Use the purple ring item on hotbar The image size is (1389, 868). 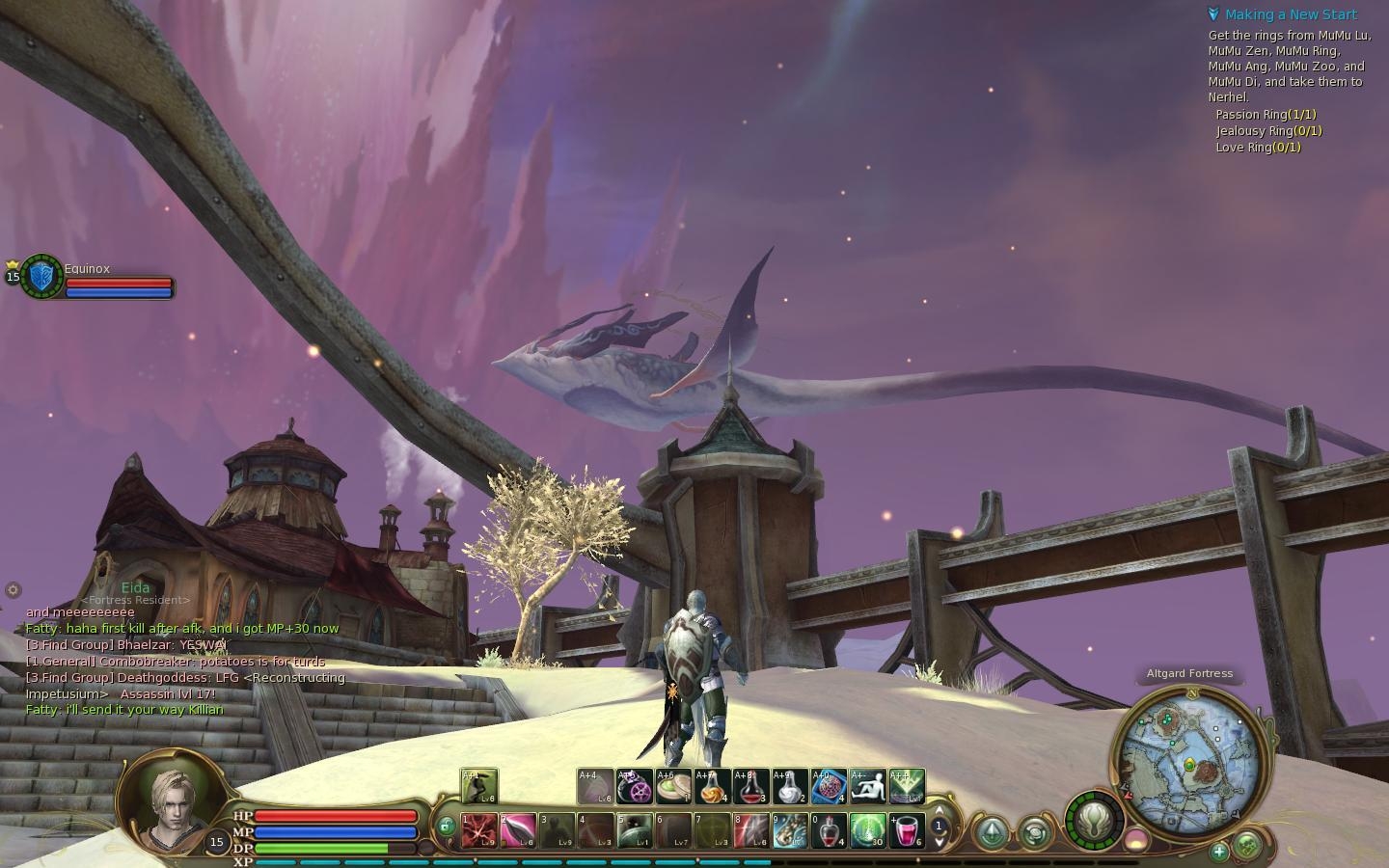point(635,787)
